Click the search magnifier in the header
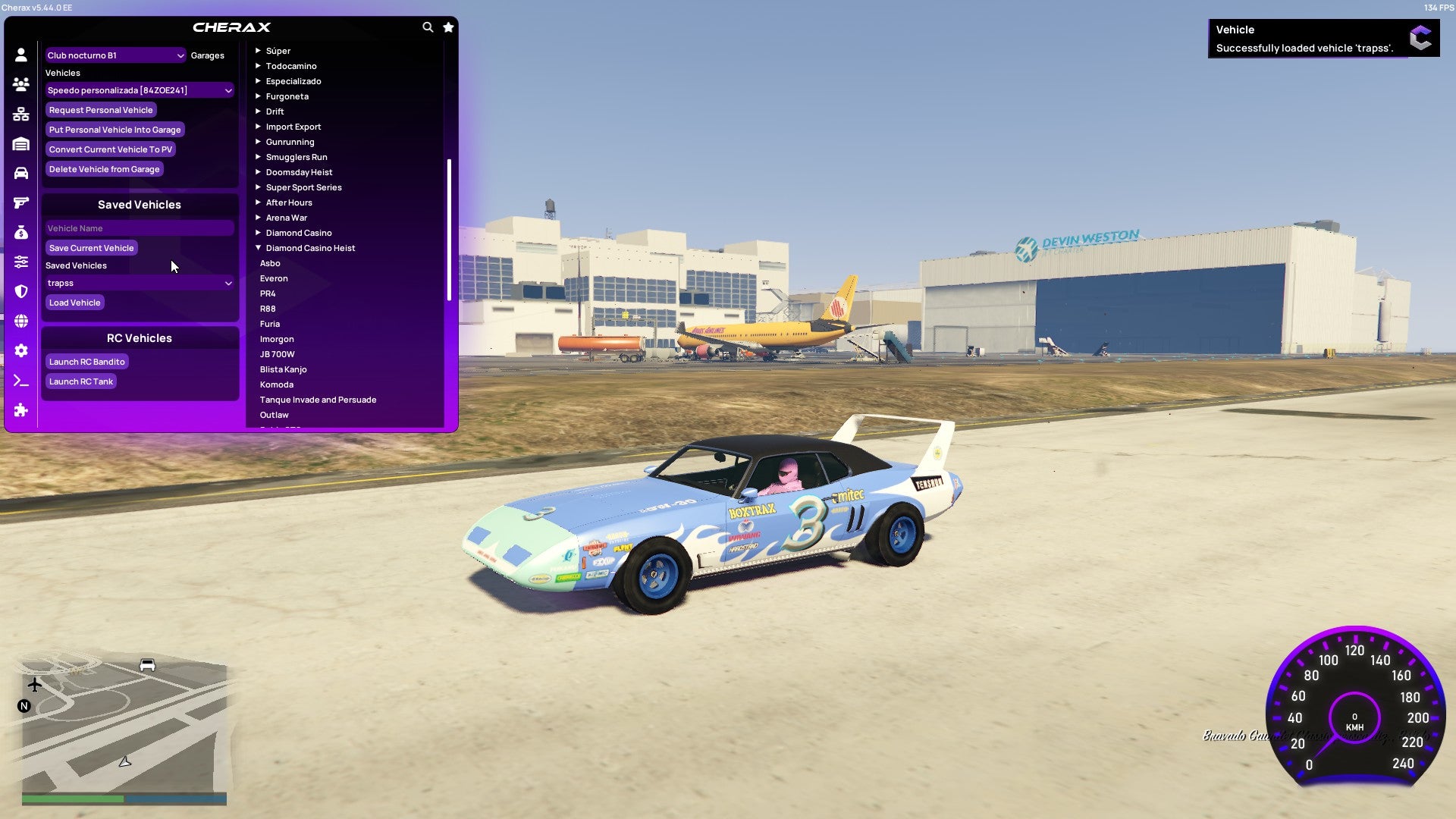 427,27
